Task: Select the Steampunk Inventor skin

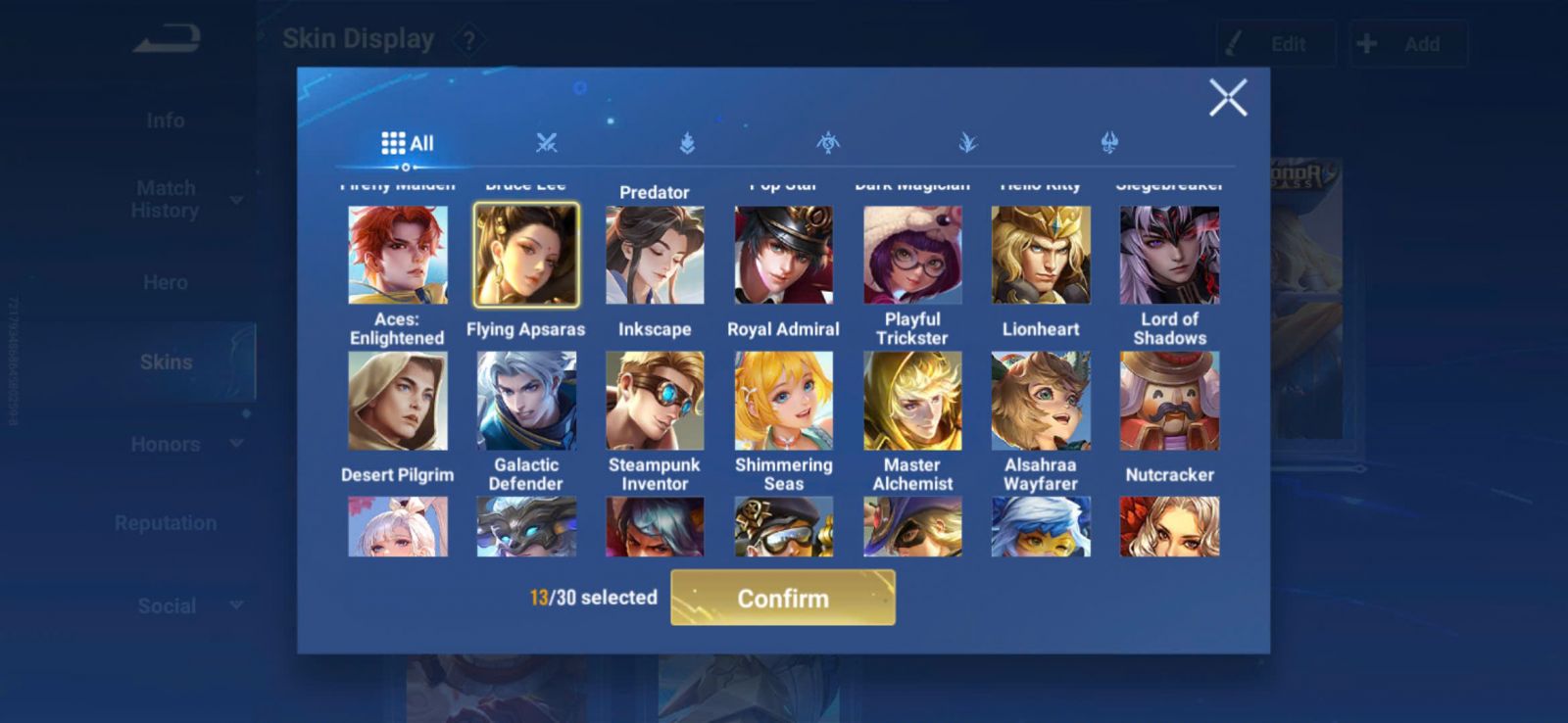Action: coord(655,401)
